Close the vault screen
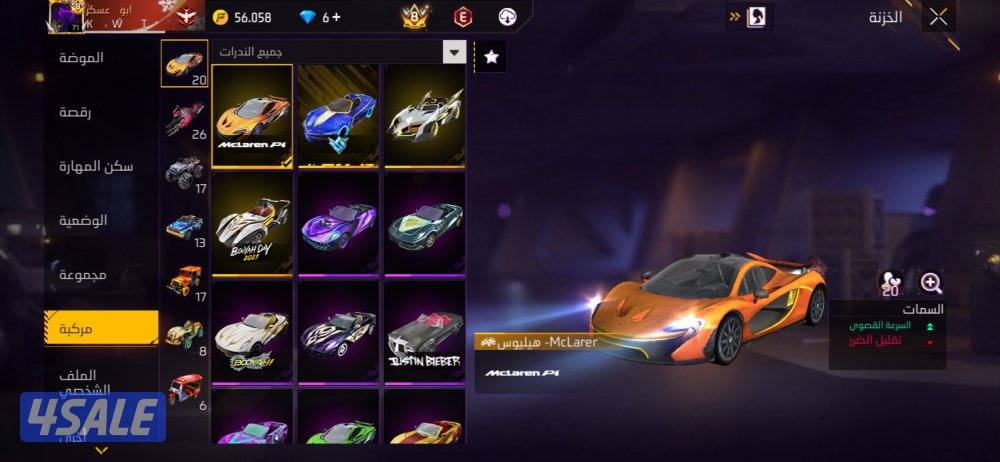1000x462 pixels. 938,16
